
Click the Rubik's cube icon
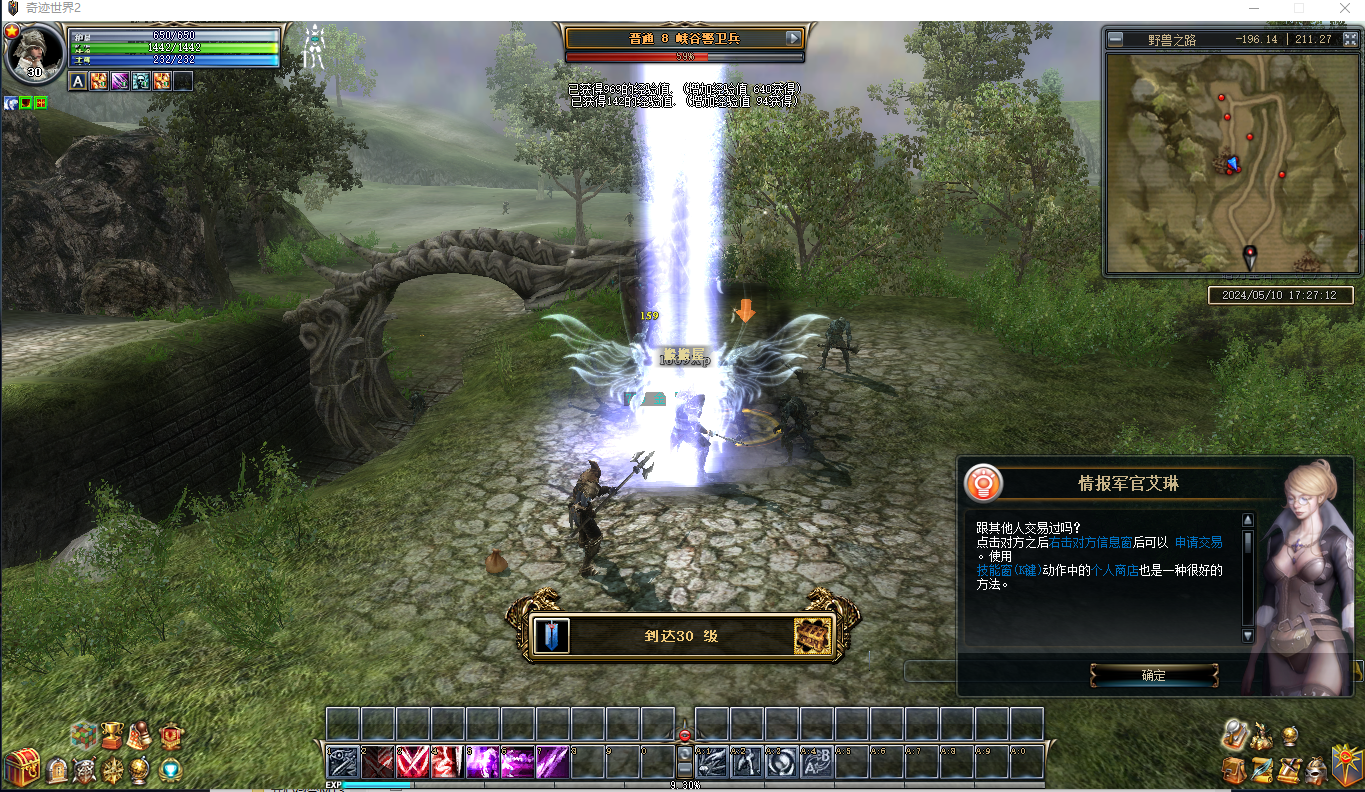click(82, 736)
